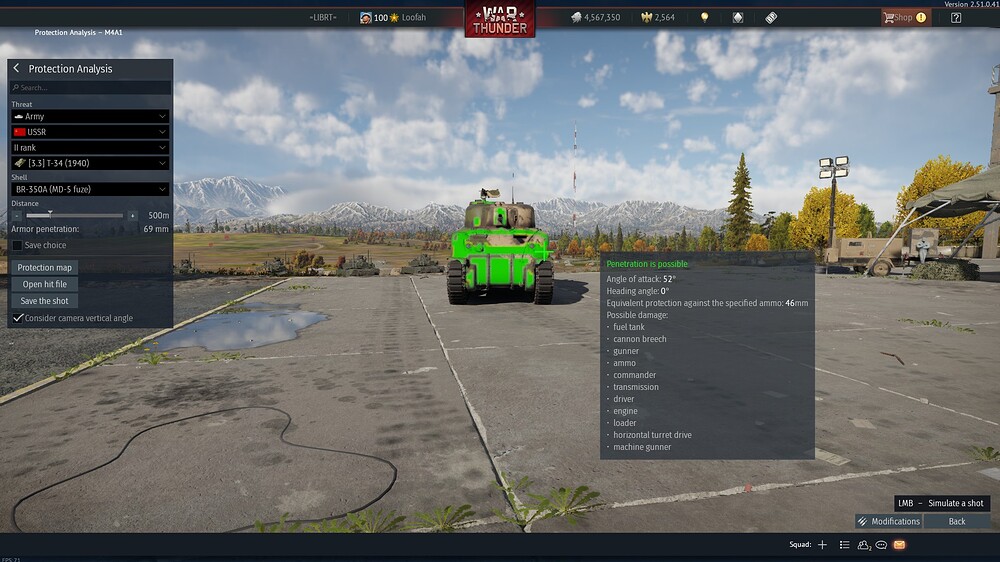1000x562 pixels.
Task: Decrease distance with the minus button
Action: [17, 215]
